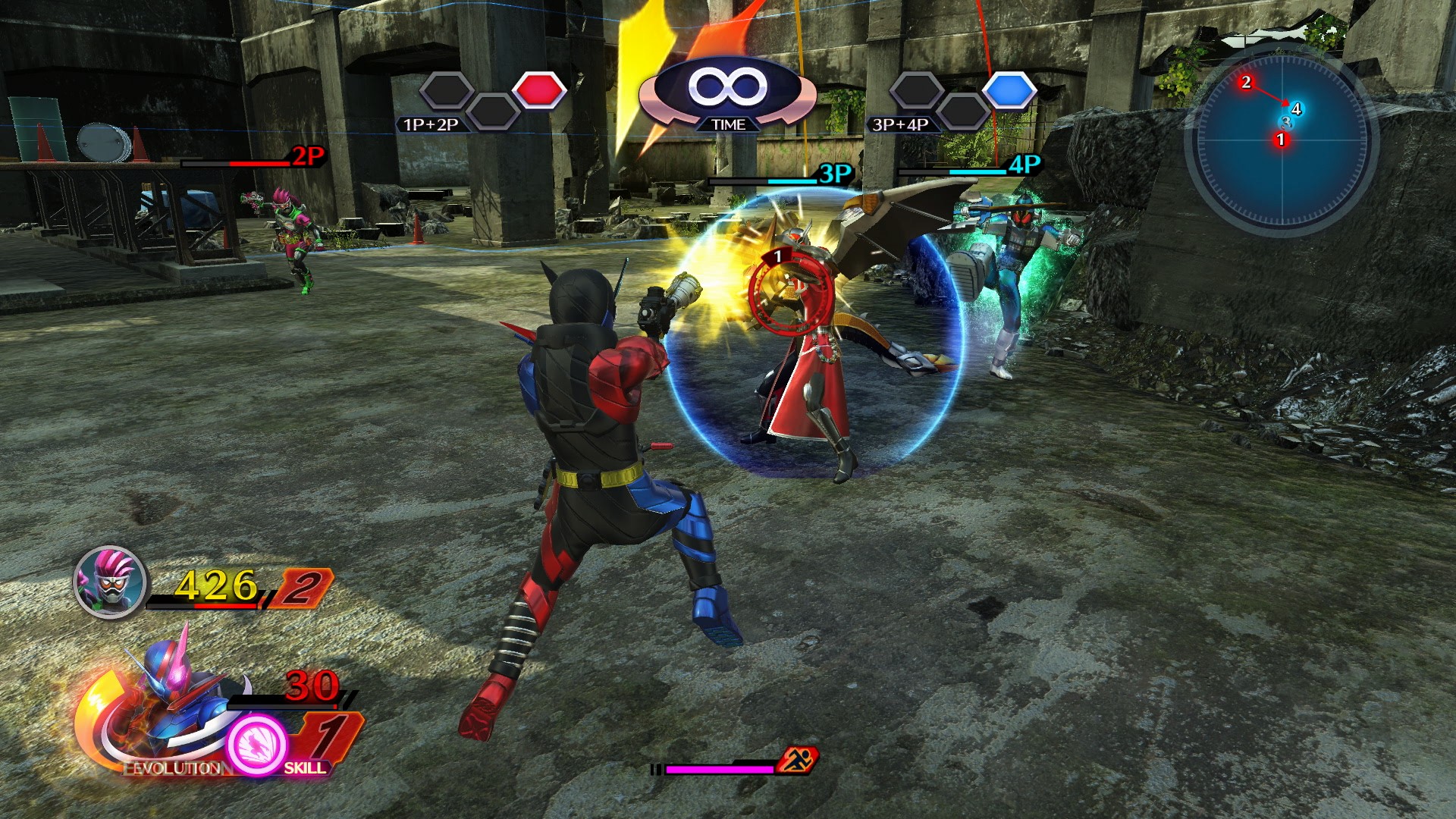This screenshot has width=1456, height=819.
Task: Click the orange dash runner icon
Action: 797,758
